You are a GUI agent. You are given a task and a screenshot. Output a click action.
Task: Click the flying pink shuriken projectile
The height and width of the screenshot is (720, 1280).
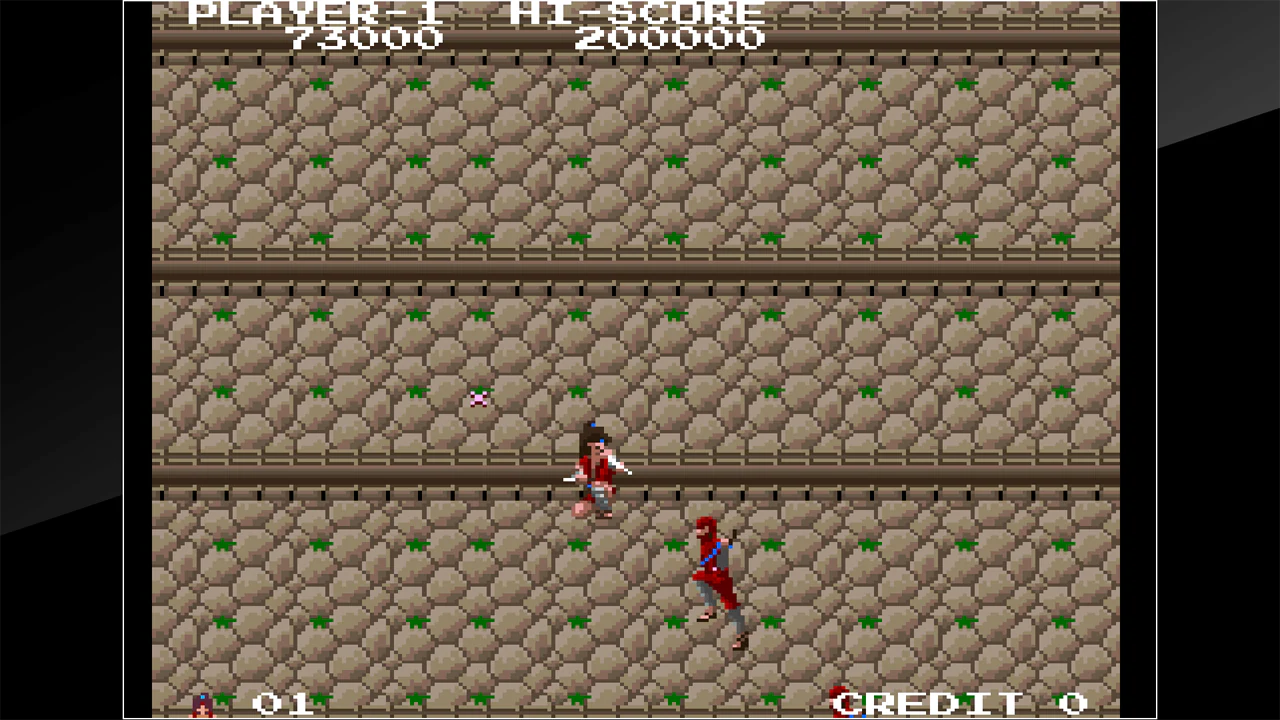point(478,397)
